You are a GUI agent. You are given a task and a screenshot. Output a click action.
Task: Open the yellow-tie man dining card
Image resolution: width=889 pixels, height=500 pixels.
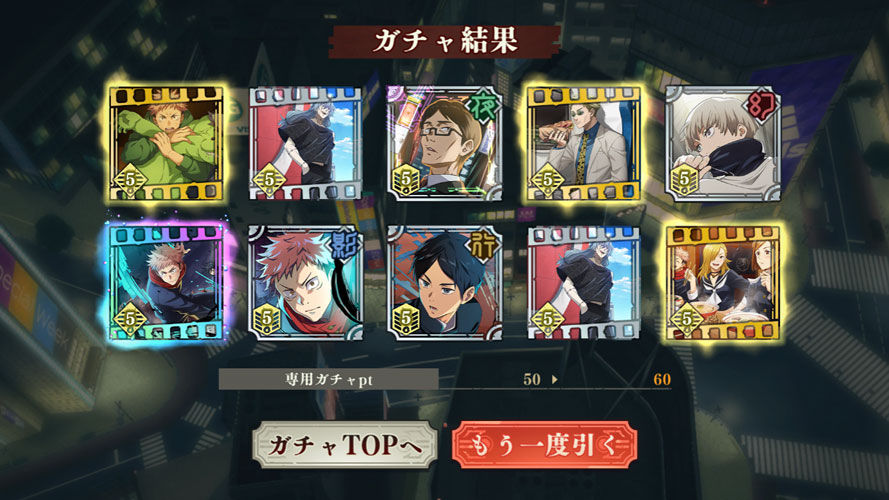[x=582, y=143]
